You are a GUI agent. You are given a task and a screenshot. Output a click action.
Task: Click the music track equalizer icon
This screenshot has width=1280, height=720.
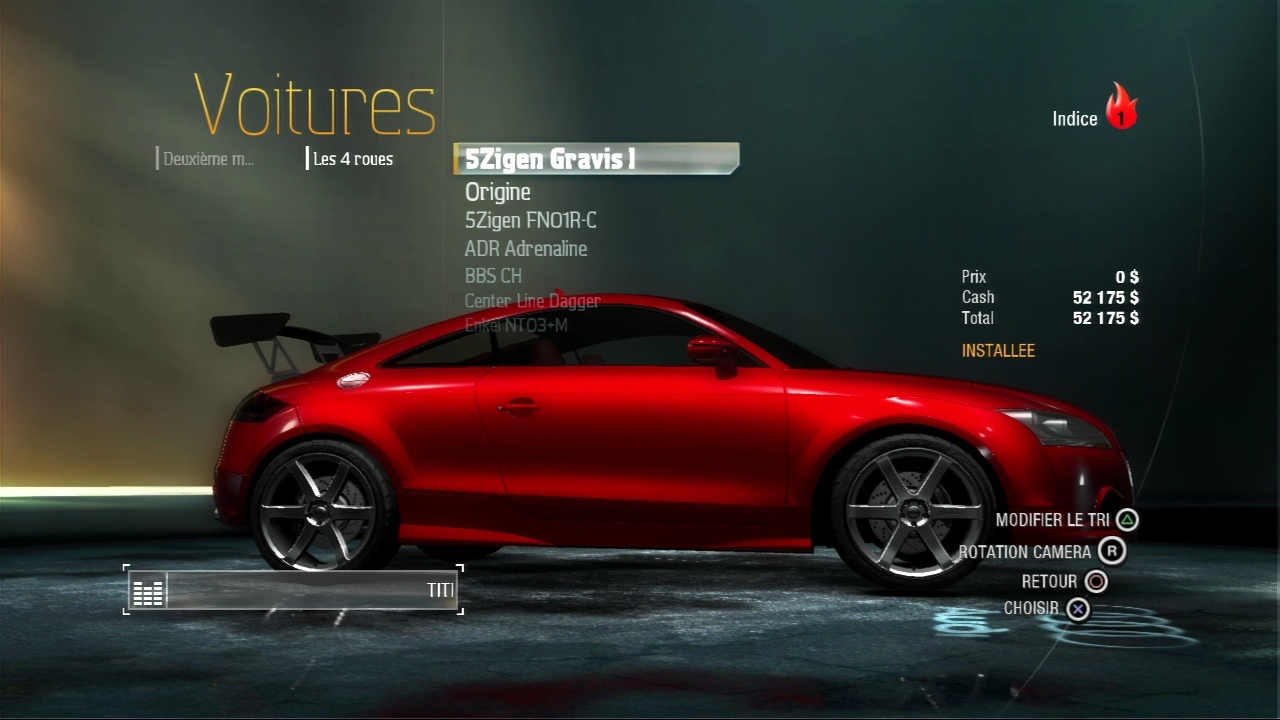[x=148, y=591]
